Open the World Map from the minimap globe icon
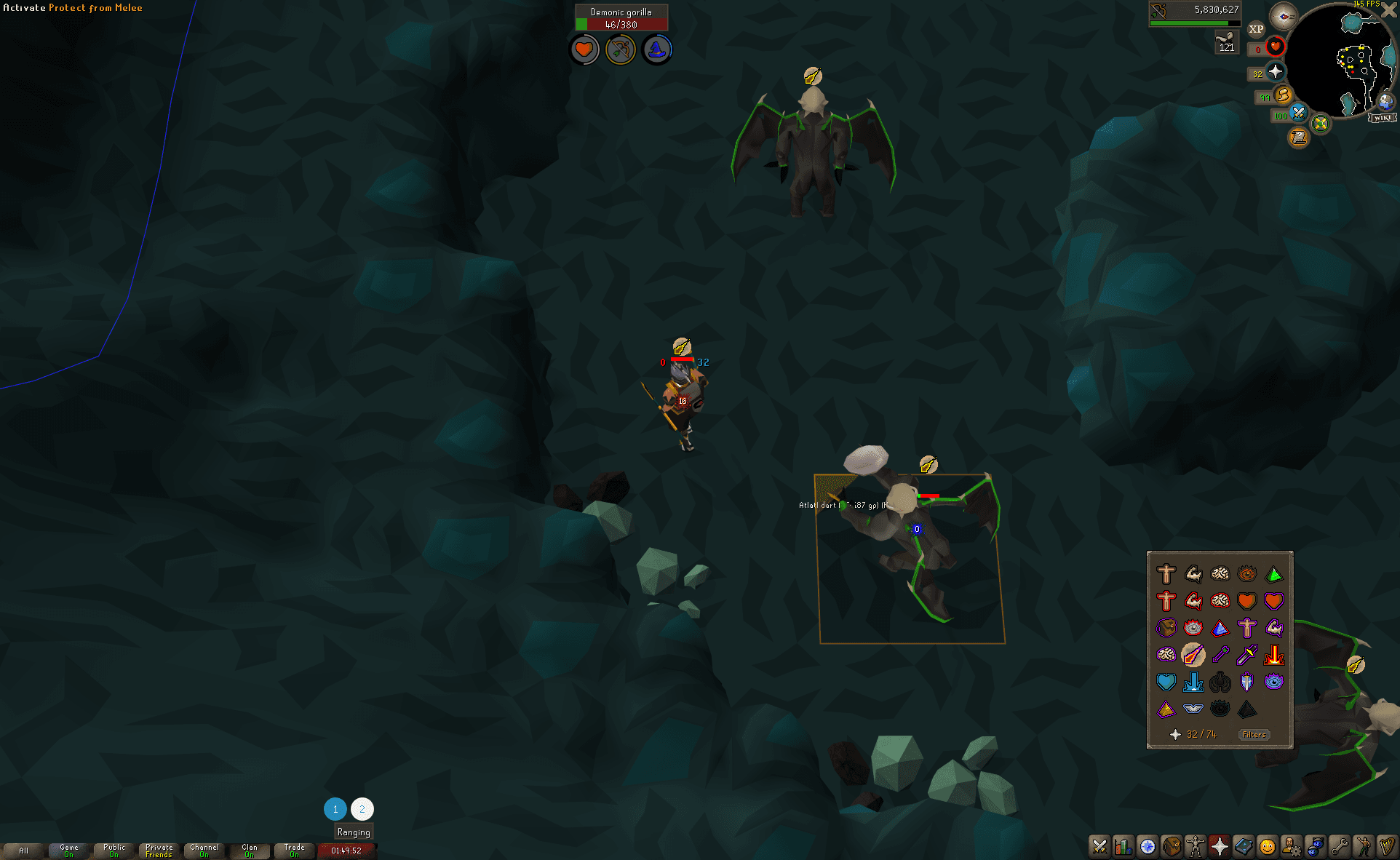The image size is (1400, 860). [x=1385, y=103]
